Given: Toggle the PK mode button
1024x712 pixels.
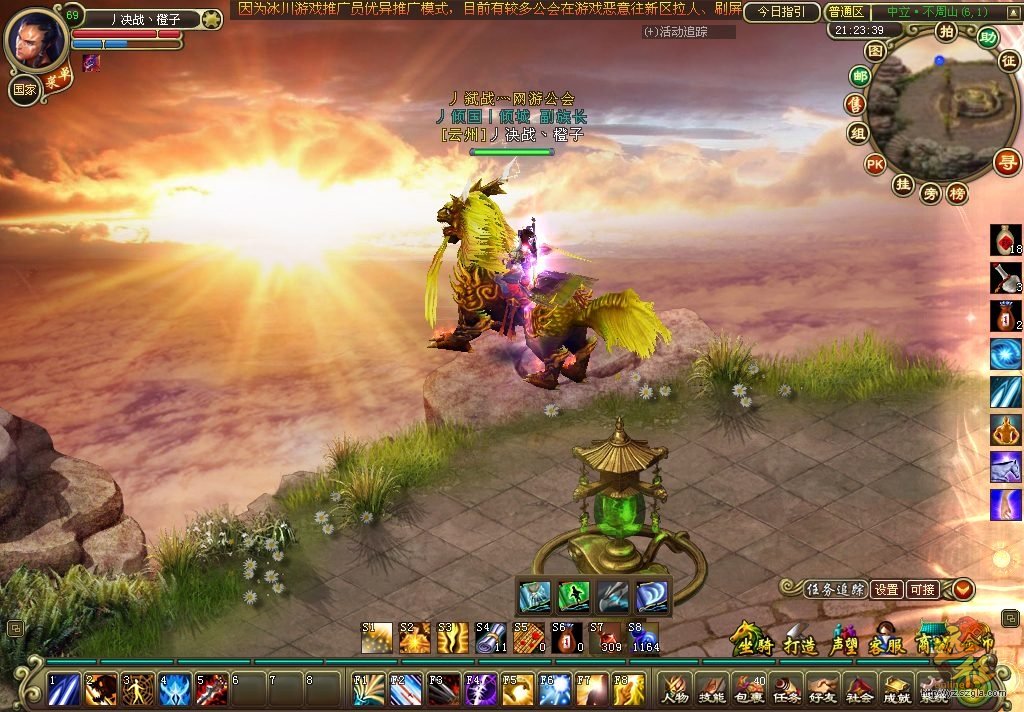Looking at the screenshot, I should 875,164.
